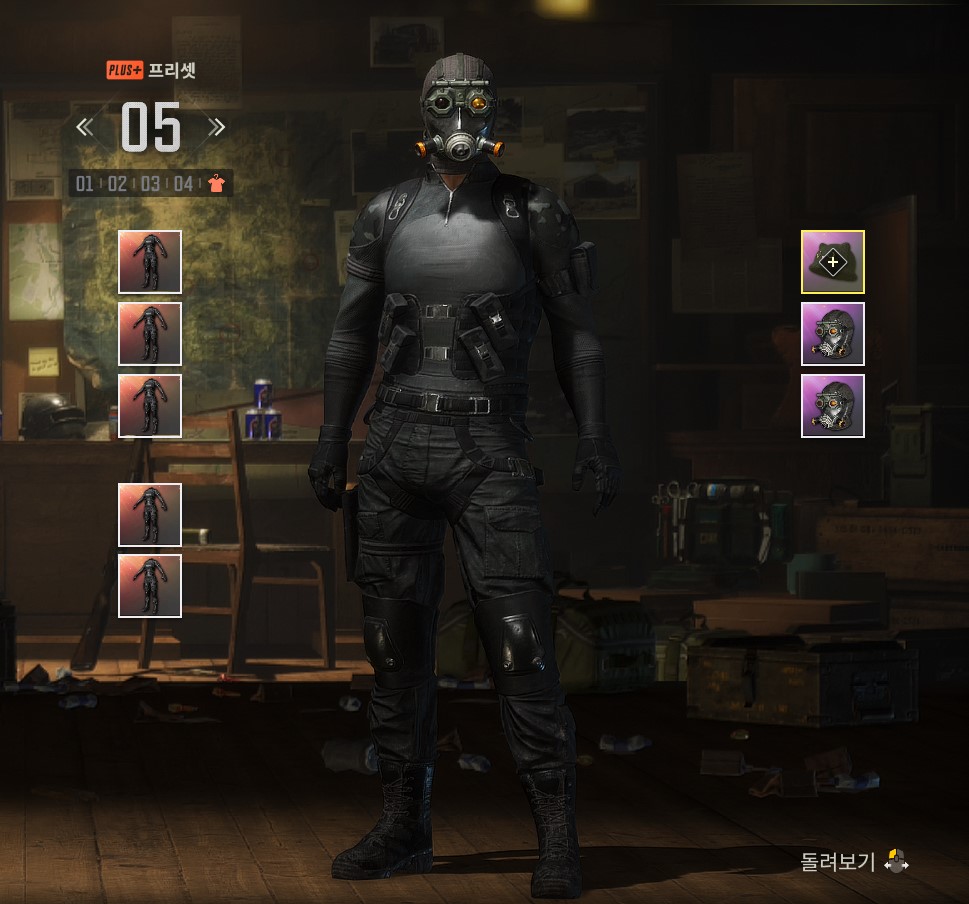Open preset 04
This screenshot has width=969, height=904.
[183, 183]
